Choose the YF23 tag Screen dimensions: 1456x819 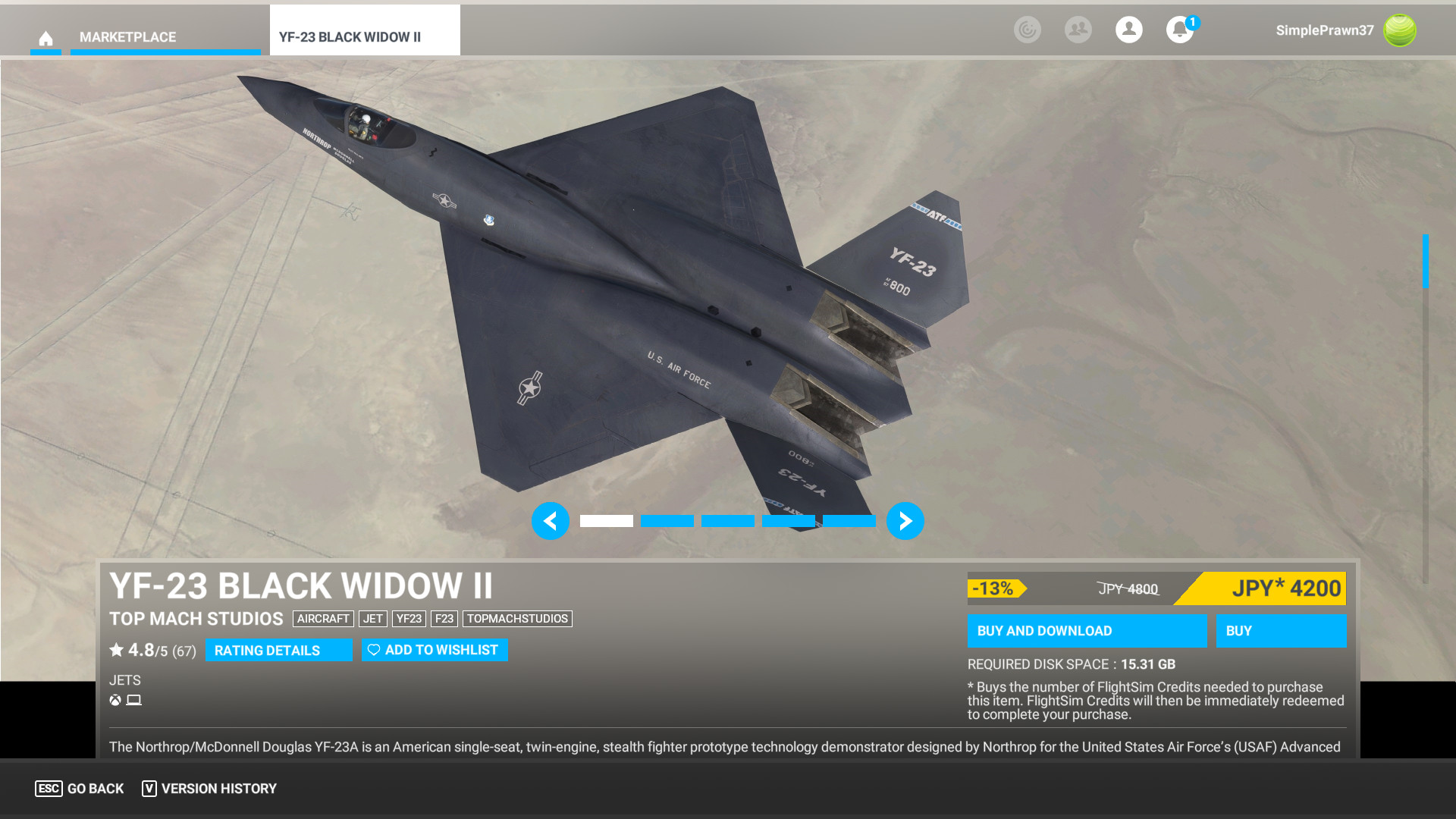(409, 619)
